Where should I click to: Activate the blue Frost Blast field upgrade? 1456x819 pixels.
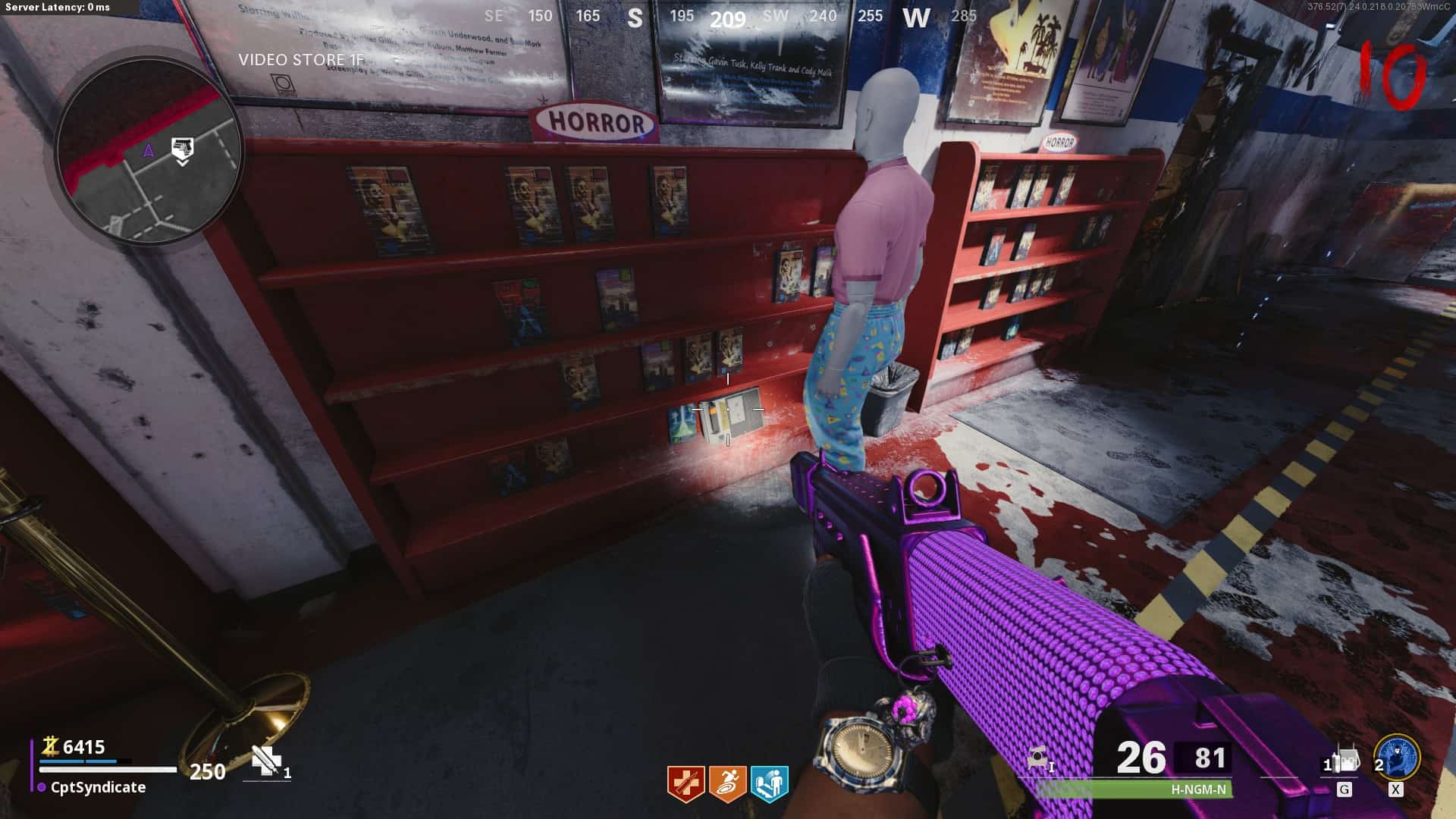[1396, 758]
